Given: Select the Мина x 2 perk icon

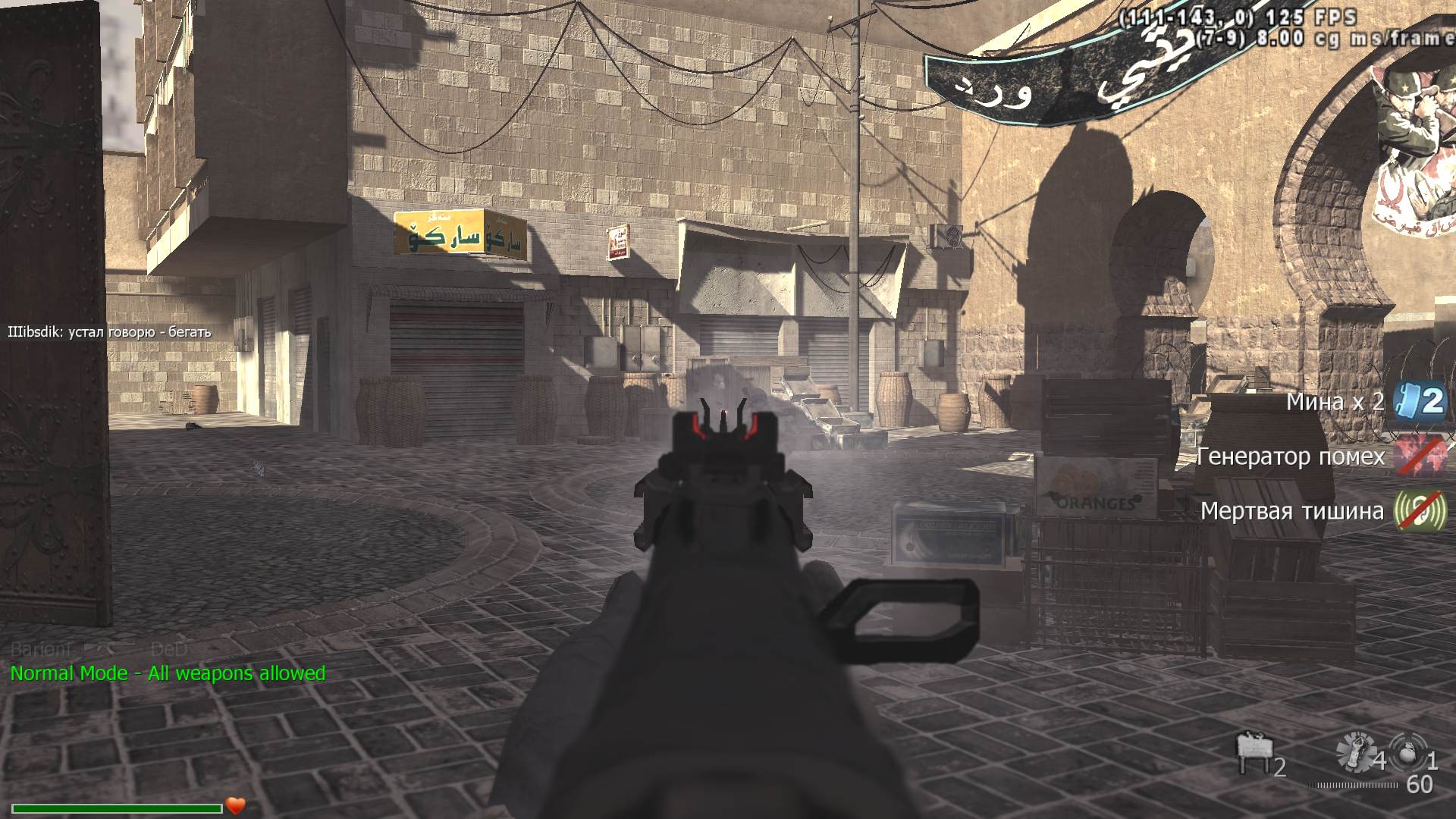Looking at the screenshot, I should (1419, 400).
